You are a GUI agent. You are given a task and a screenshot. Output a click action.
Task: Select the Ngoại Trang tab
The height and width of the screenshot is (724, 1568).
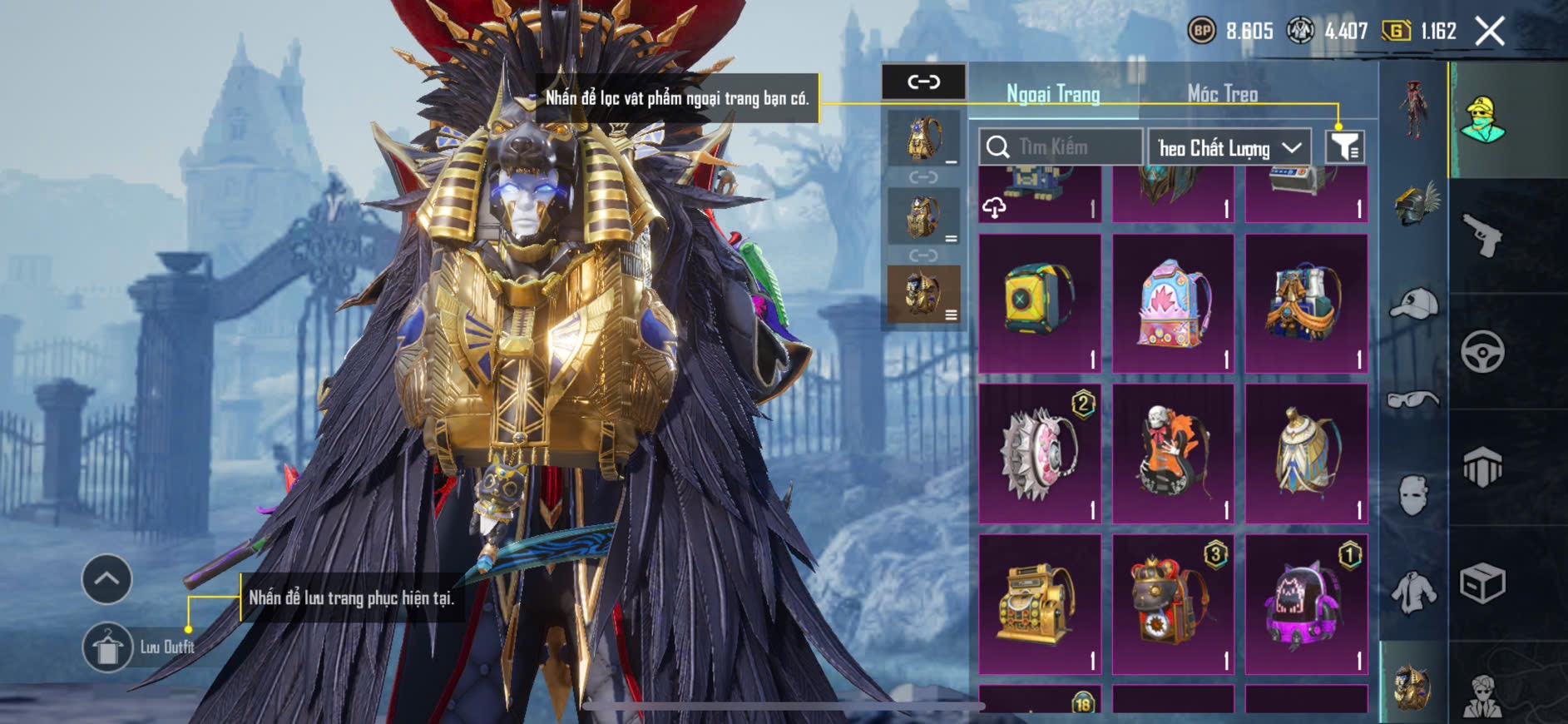click(1053, 94)
